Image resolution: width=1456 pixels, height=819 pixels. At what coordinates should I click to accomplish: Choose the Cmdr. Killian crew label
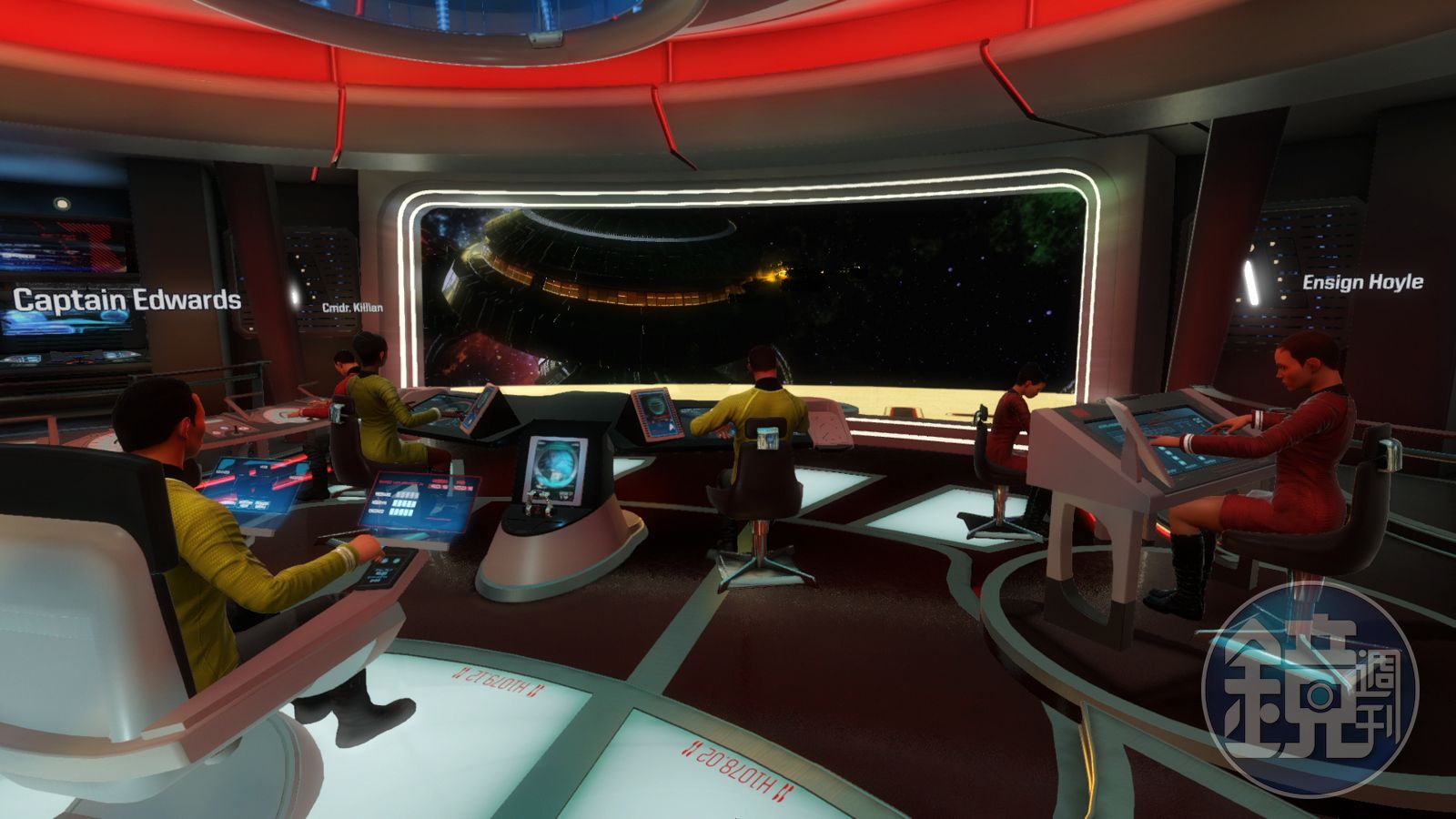pyautogui.click(x=352, y=308)
